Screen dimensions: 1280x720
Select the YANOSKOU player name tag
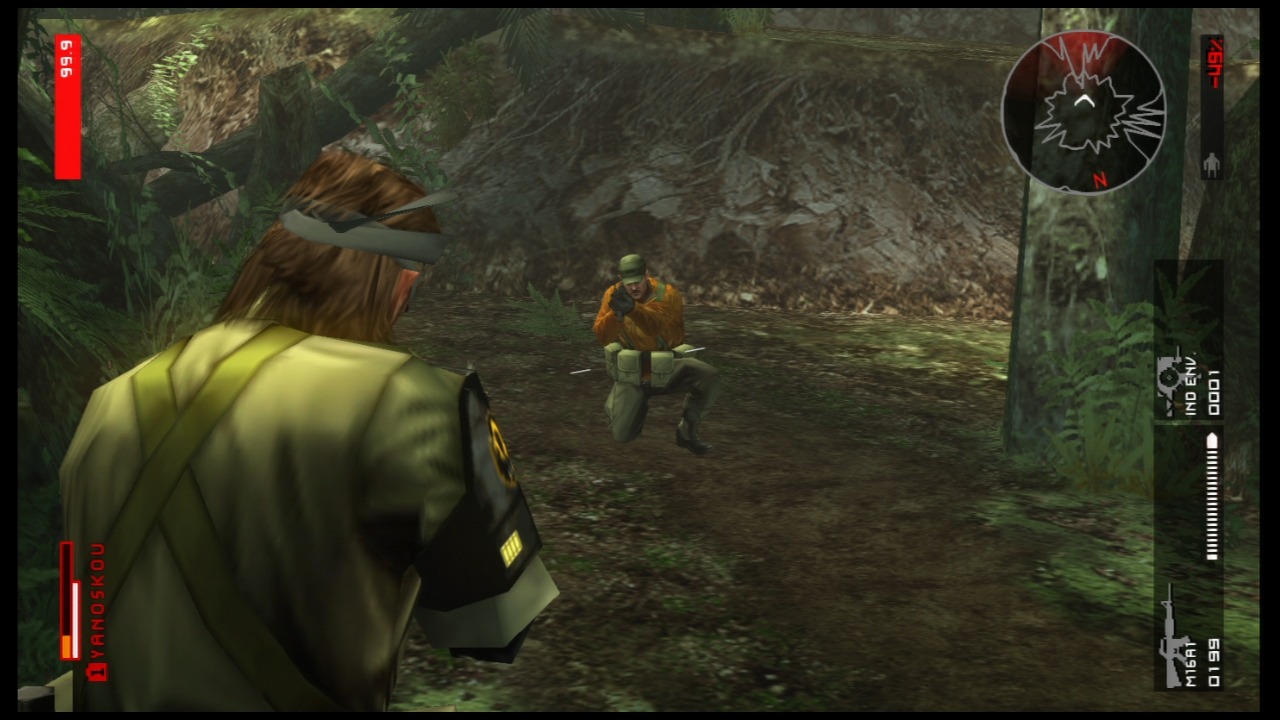click(97, 610)
